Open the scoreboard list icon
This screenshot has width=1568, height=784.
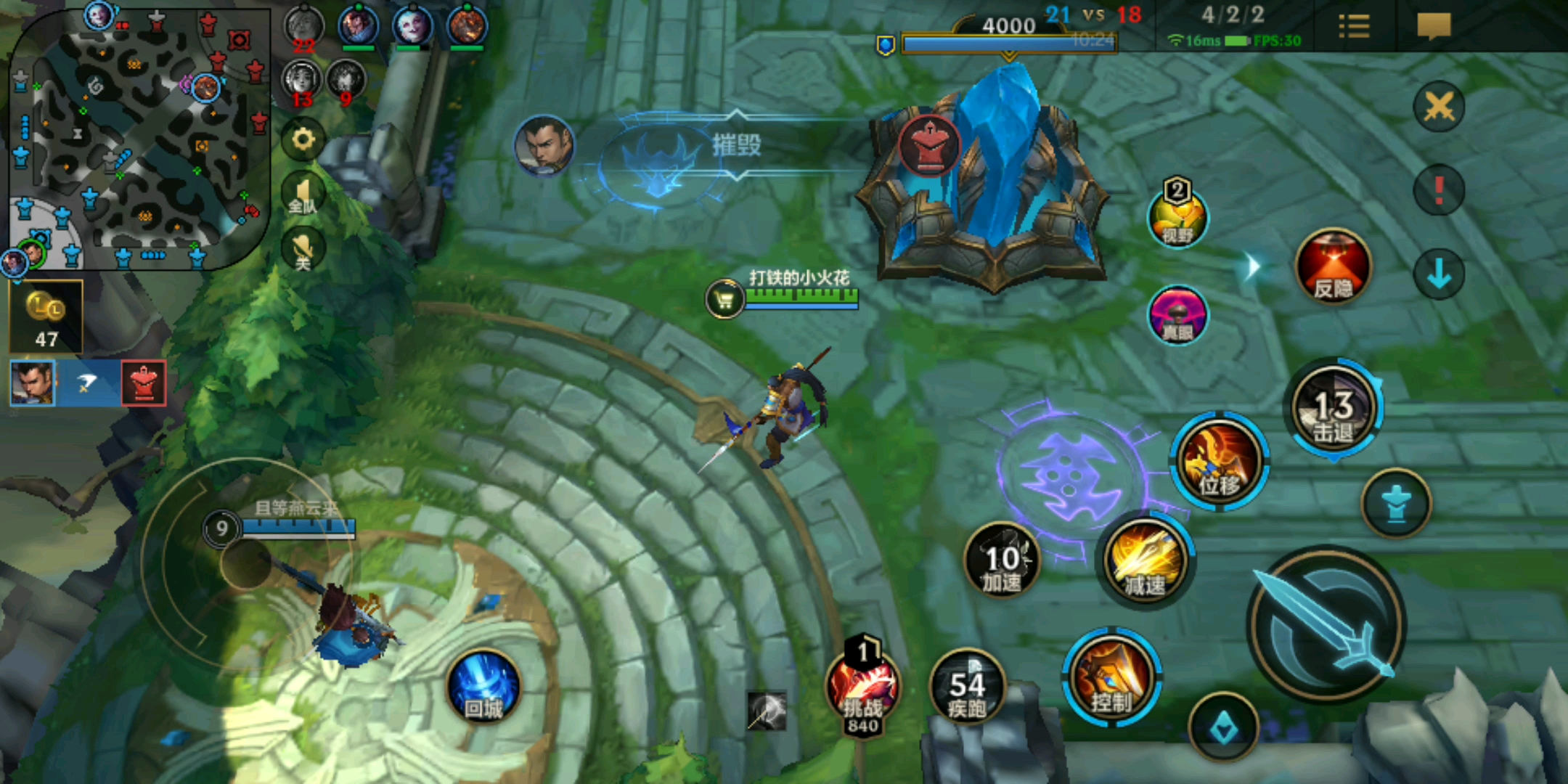[x=1353, y=27]
